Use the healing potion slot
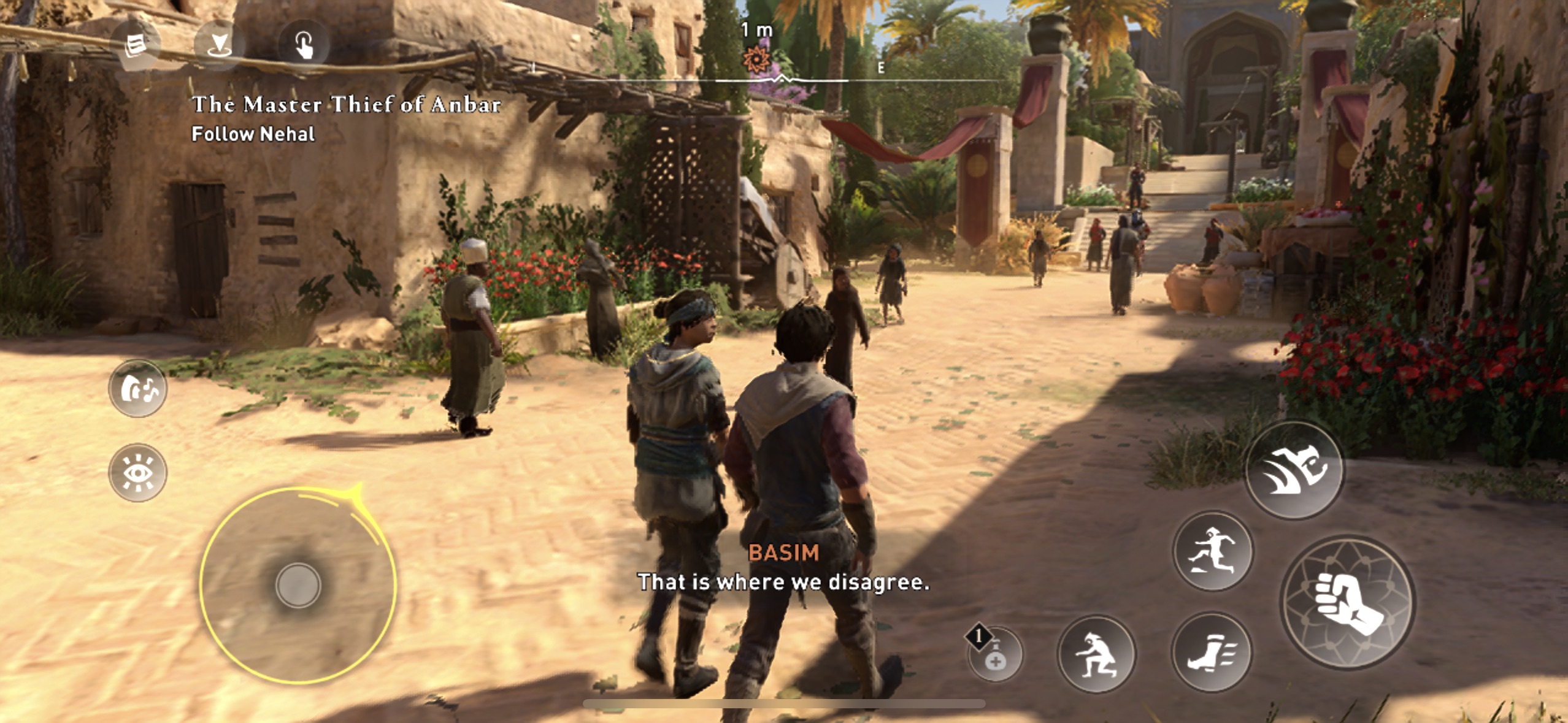1568x723 pixels. tap(995, 655)
